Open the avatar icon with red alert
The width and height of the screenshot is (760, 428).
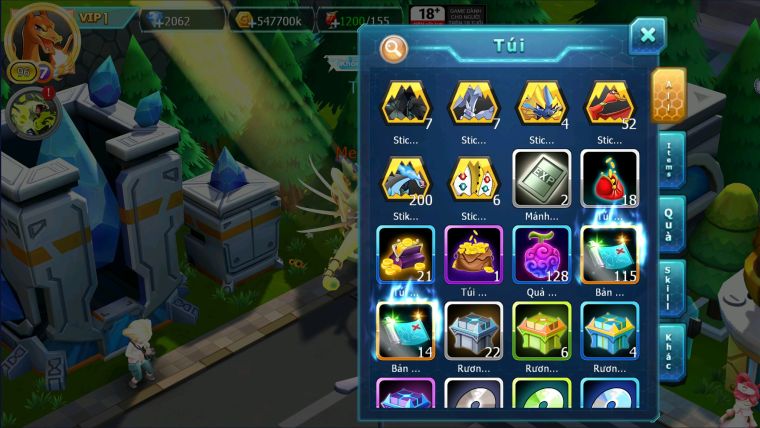31,112
